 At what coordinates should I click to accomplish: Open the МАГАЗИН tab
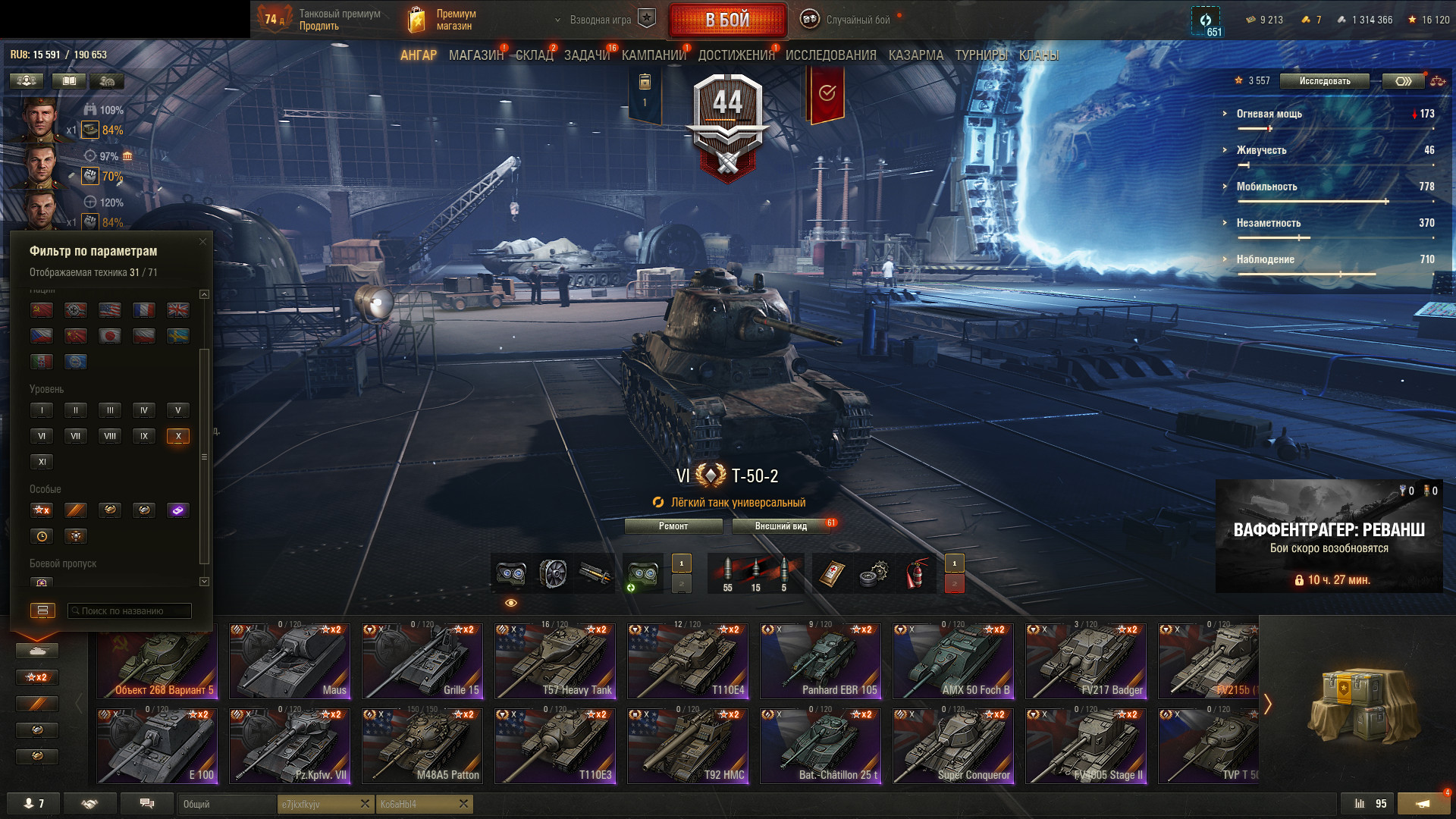475,55
